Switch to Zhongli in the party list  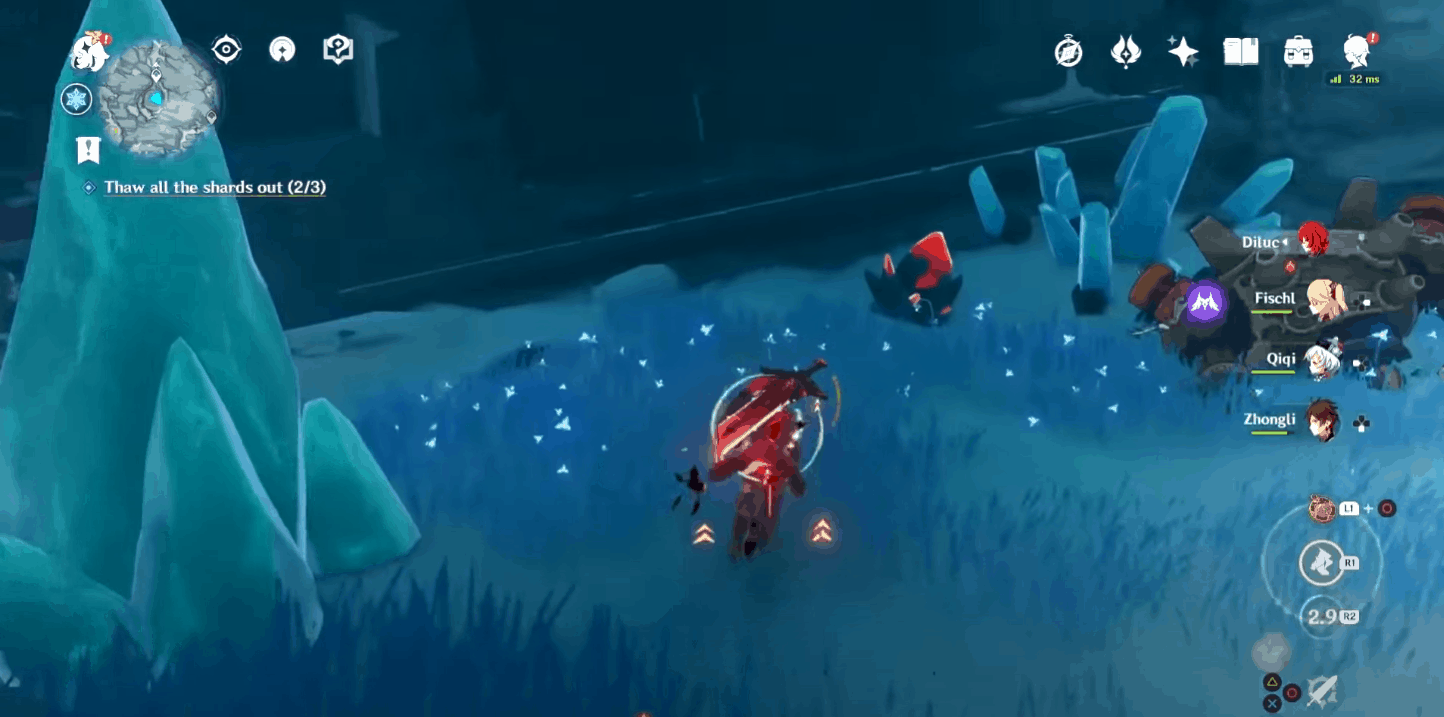pyautogui.click(x=1323, y=420)
